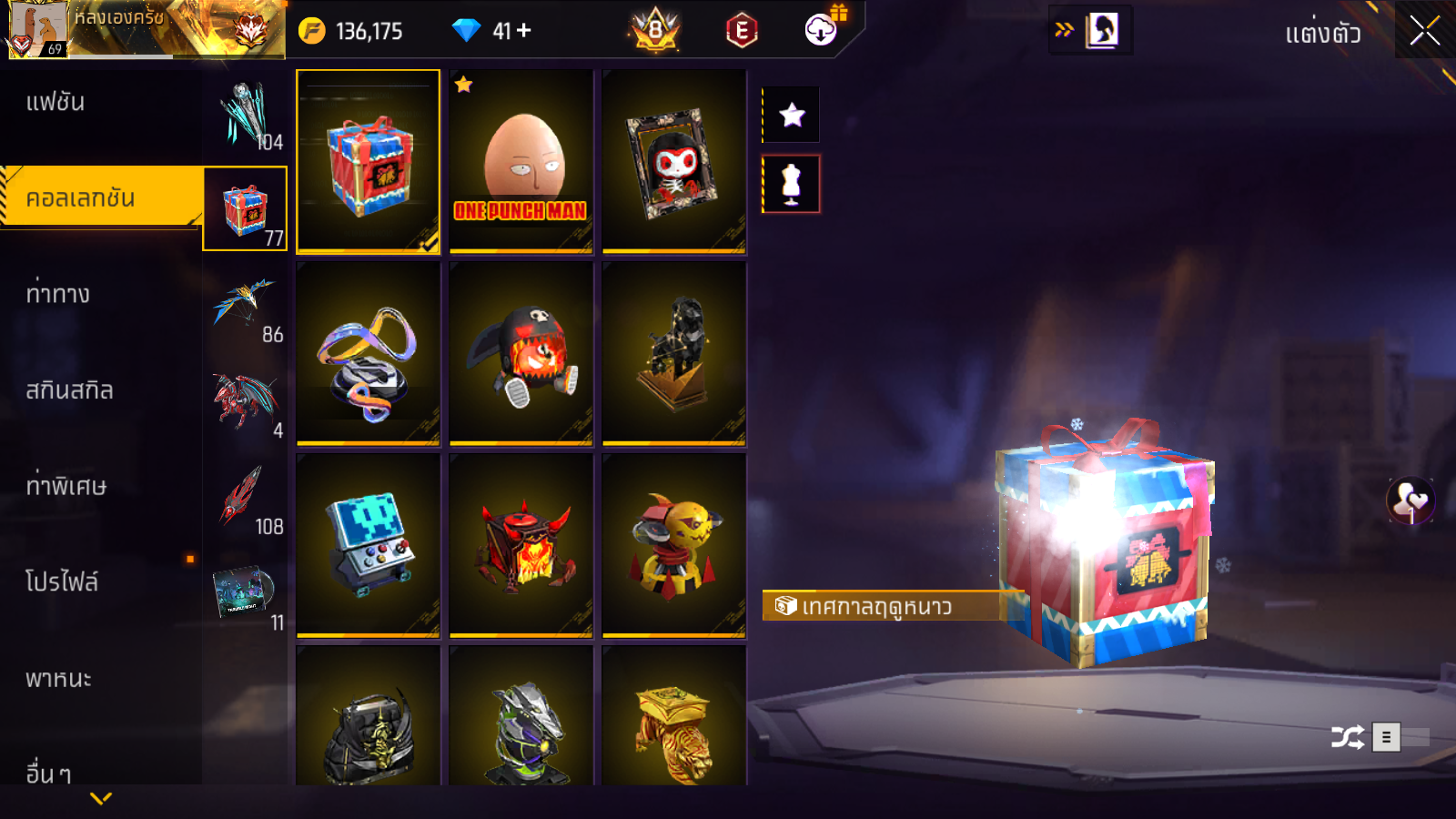1456x819 pixels.
Task: Switch to the แฟชัน category
Action: click(56, 102)
